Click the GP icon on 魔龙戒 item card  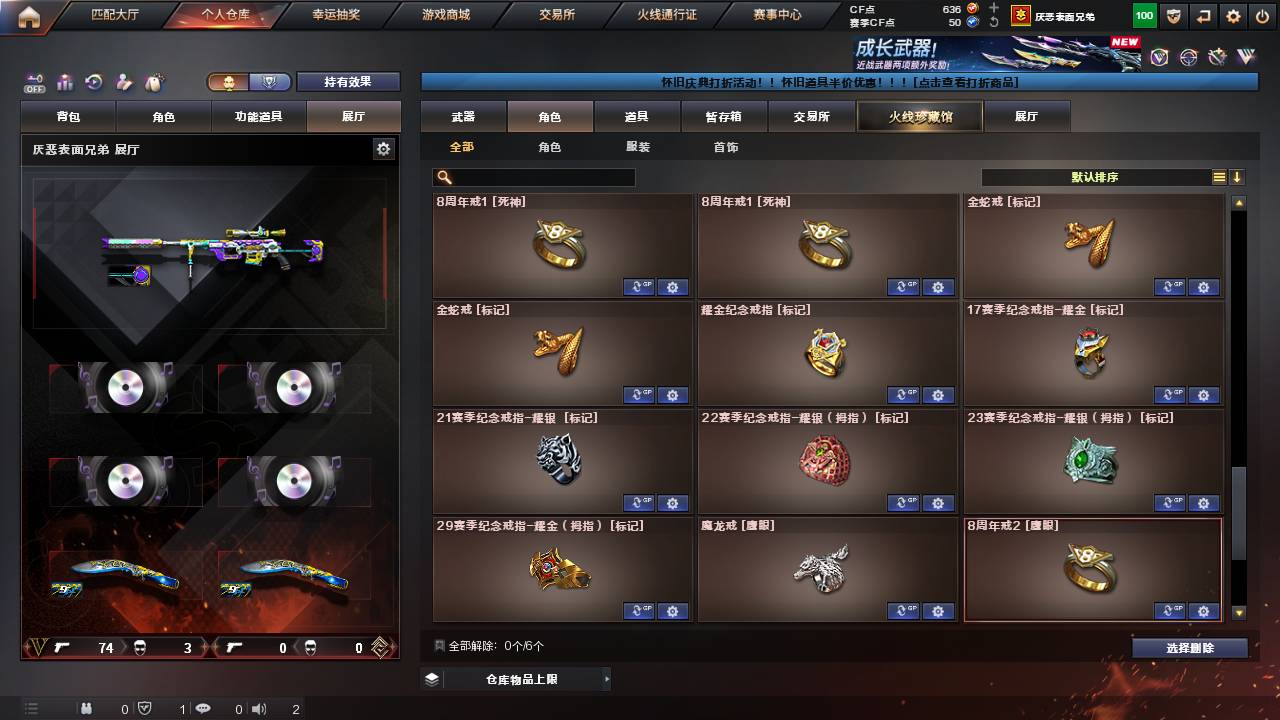903,611
